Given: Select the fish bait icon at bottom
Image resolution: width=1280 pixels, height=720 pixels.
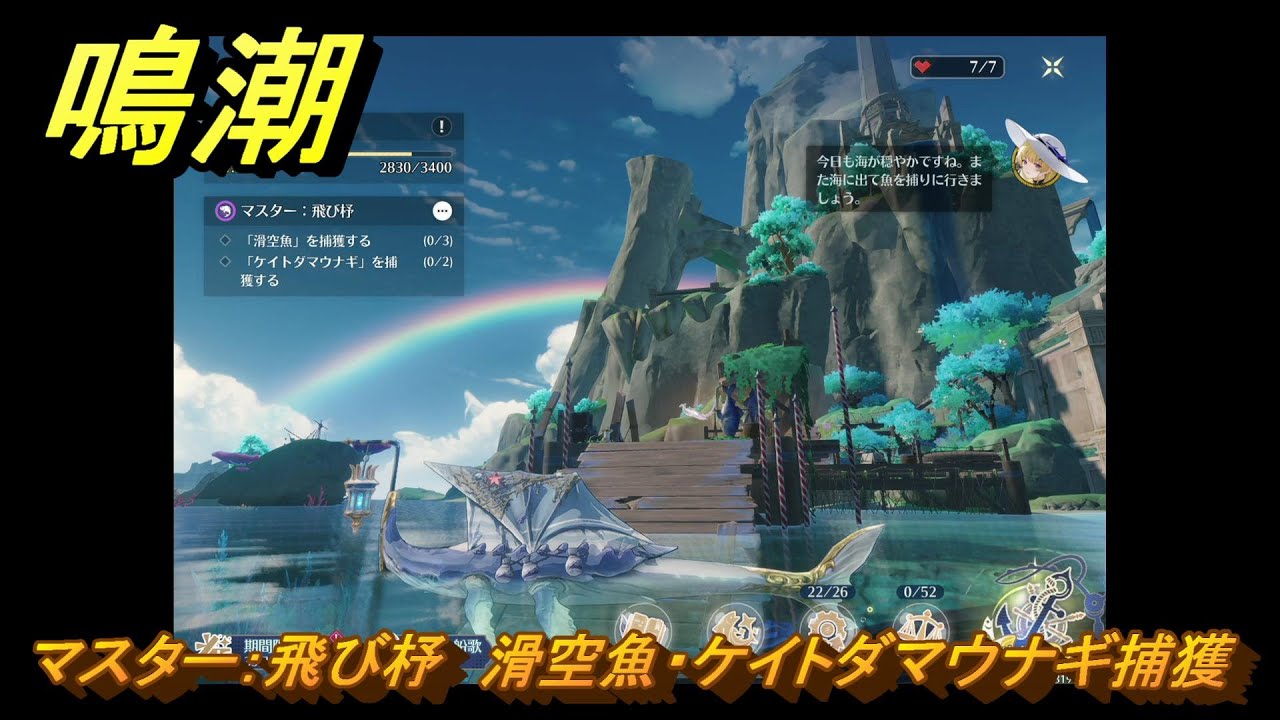Looking at the screenshot, I should 736,622.
